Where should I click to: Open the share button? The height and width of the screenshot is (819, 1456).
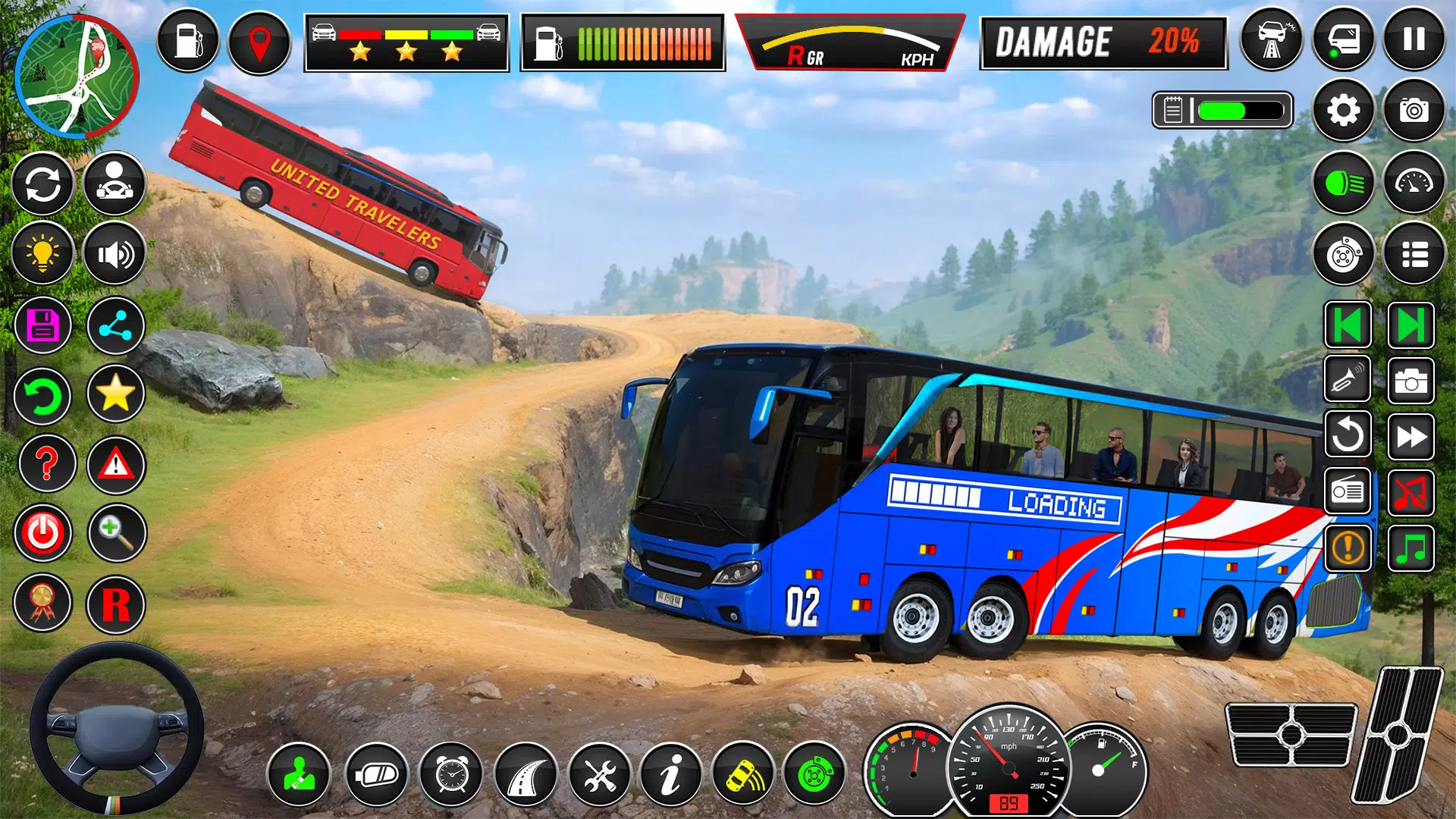tap(115, 326)
